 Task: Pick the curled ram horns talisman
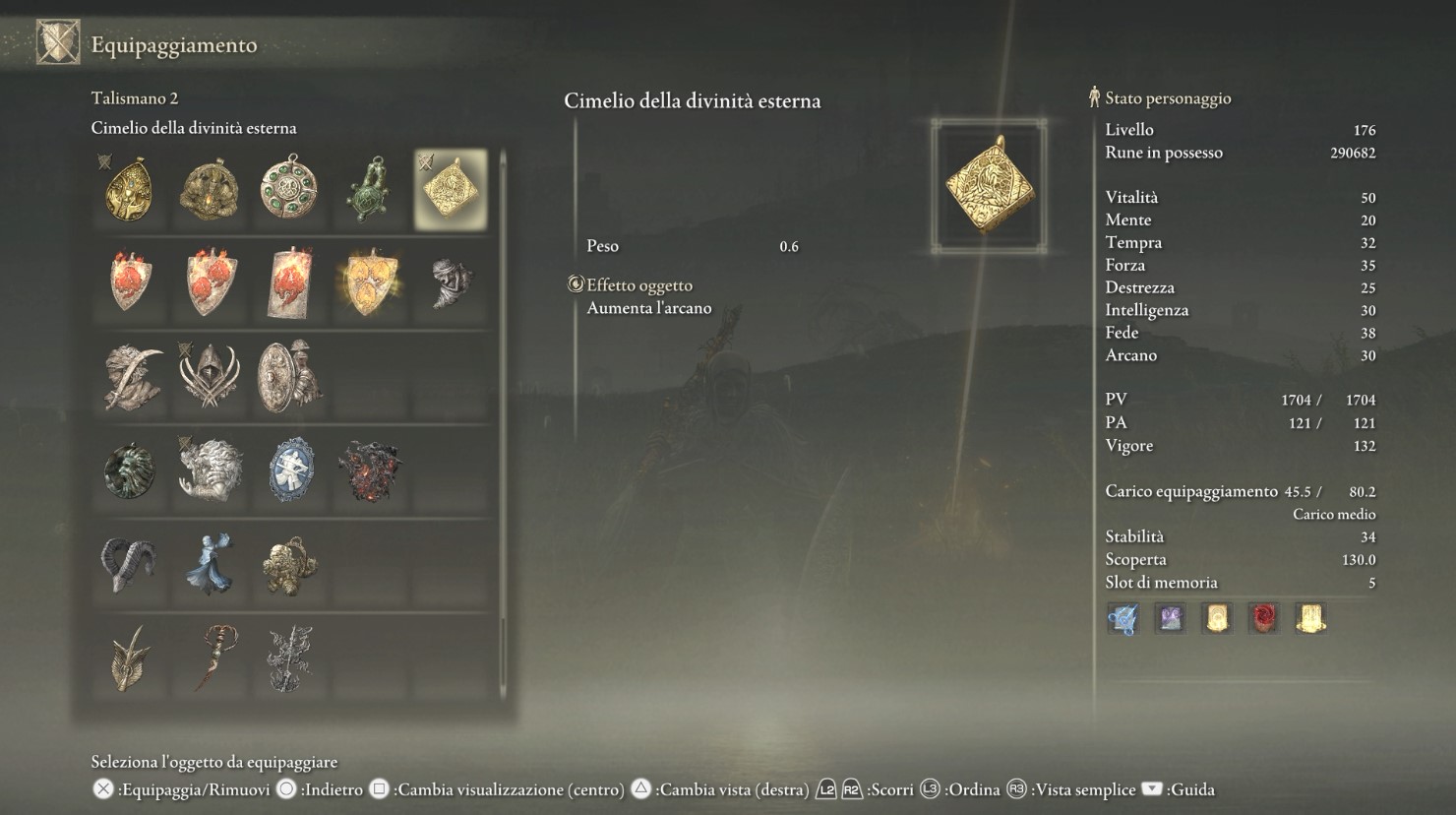[128, 564]
